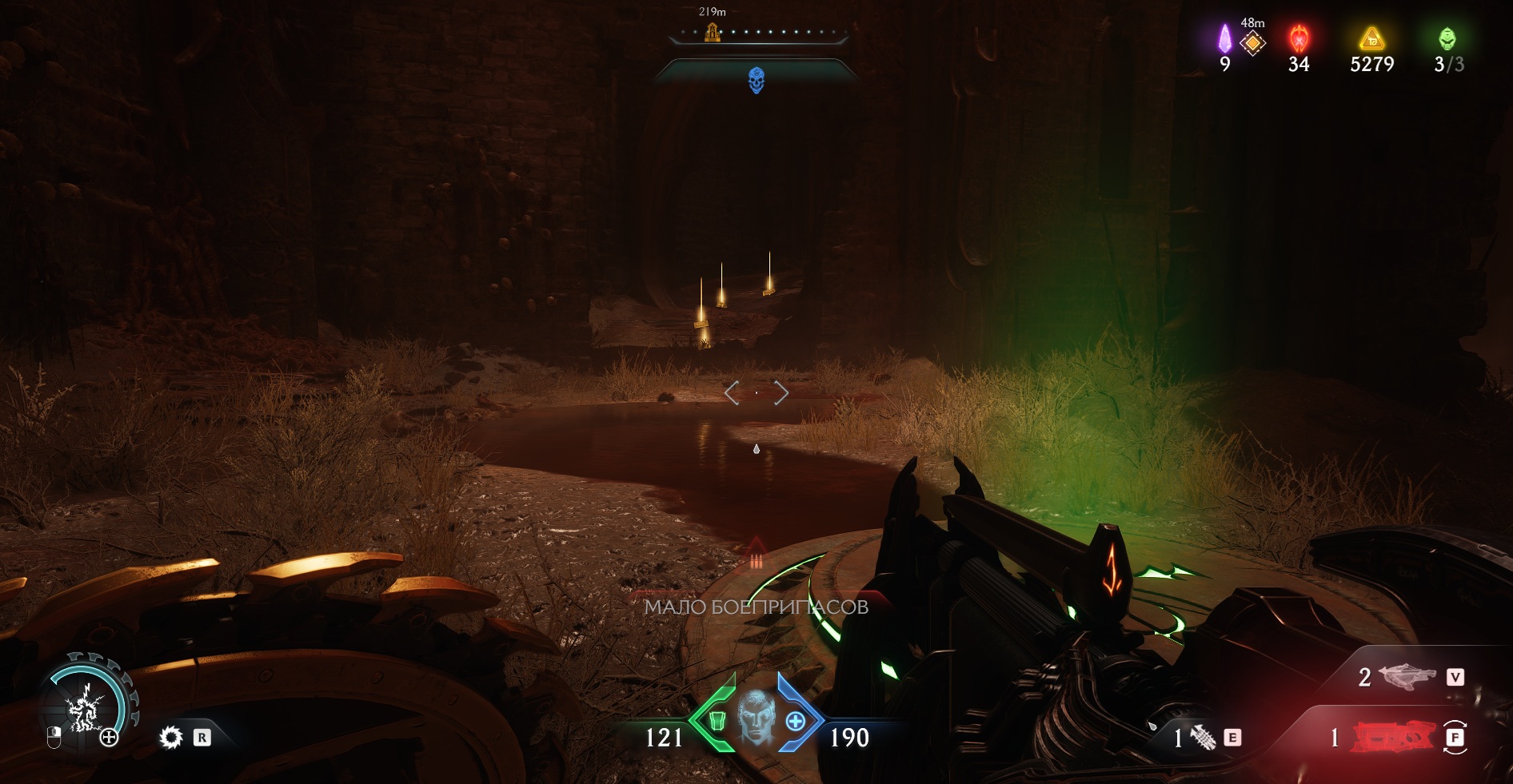Click the red ruby currency icon

1299,38
